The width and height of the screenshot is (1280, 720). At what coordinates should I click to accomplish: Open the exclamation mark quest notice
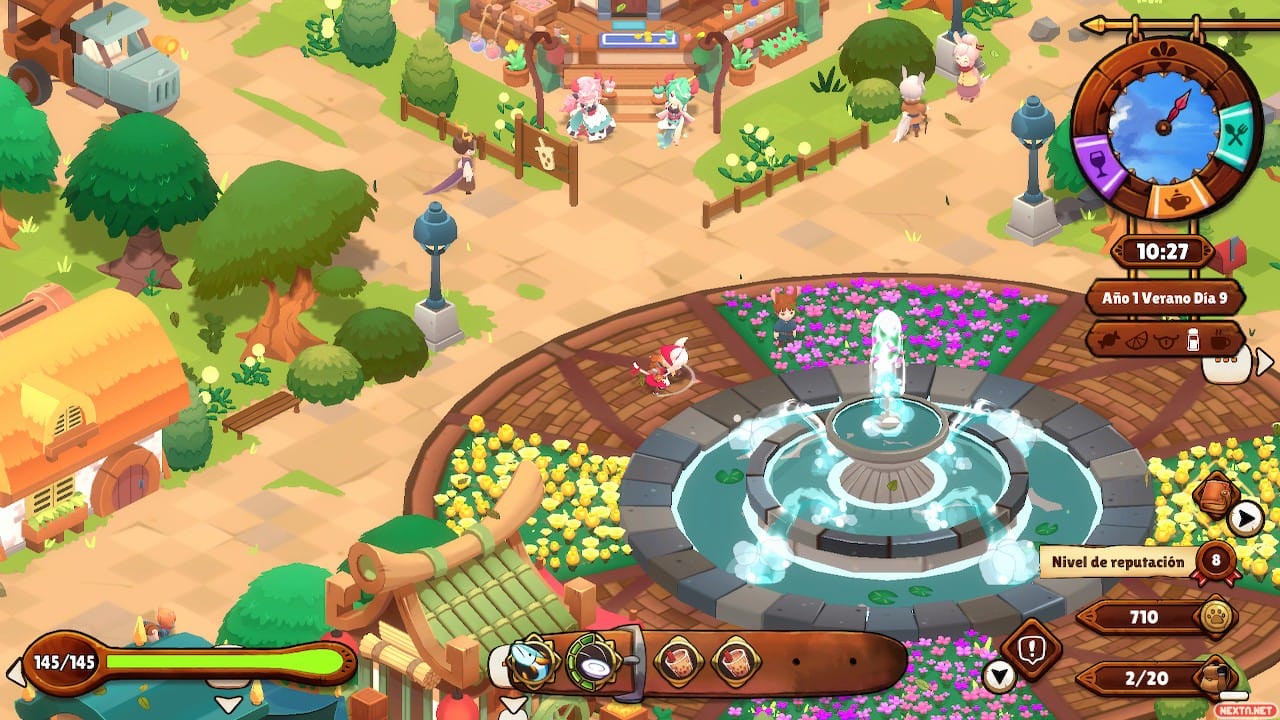point(1030,648)
